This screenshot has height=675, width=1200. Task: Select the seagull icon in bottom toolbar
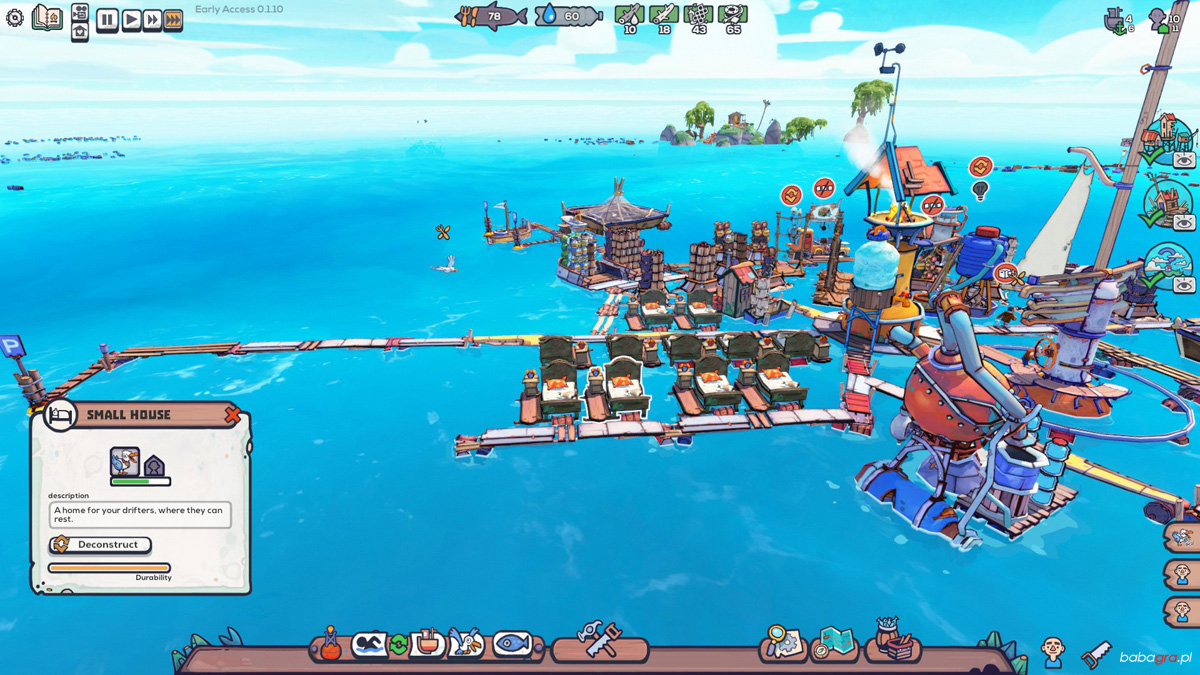466,643
